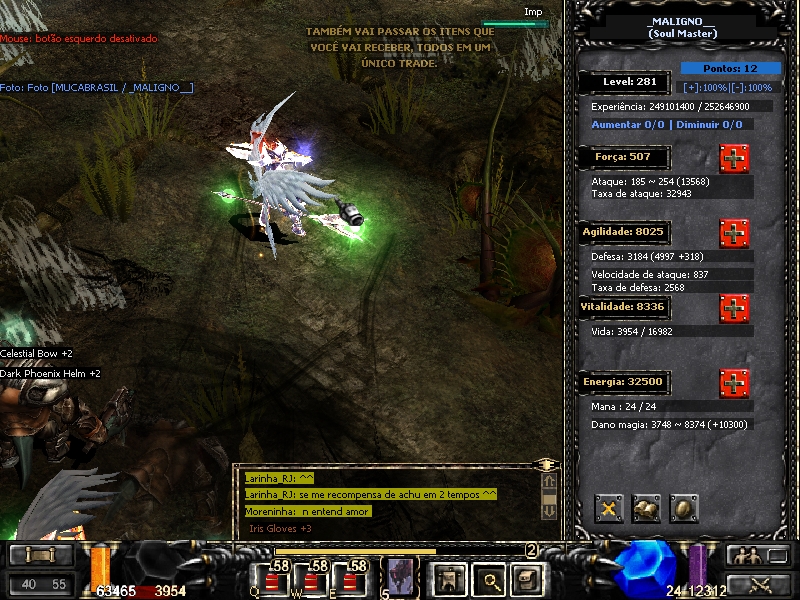Add a point to Agilidade
Screen dimensions: 800x600
tap(734, 233)
